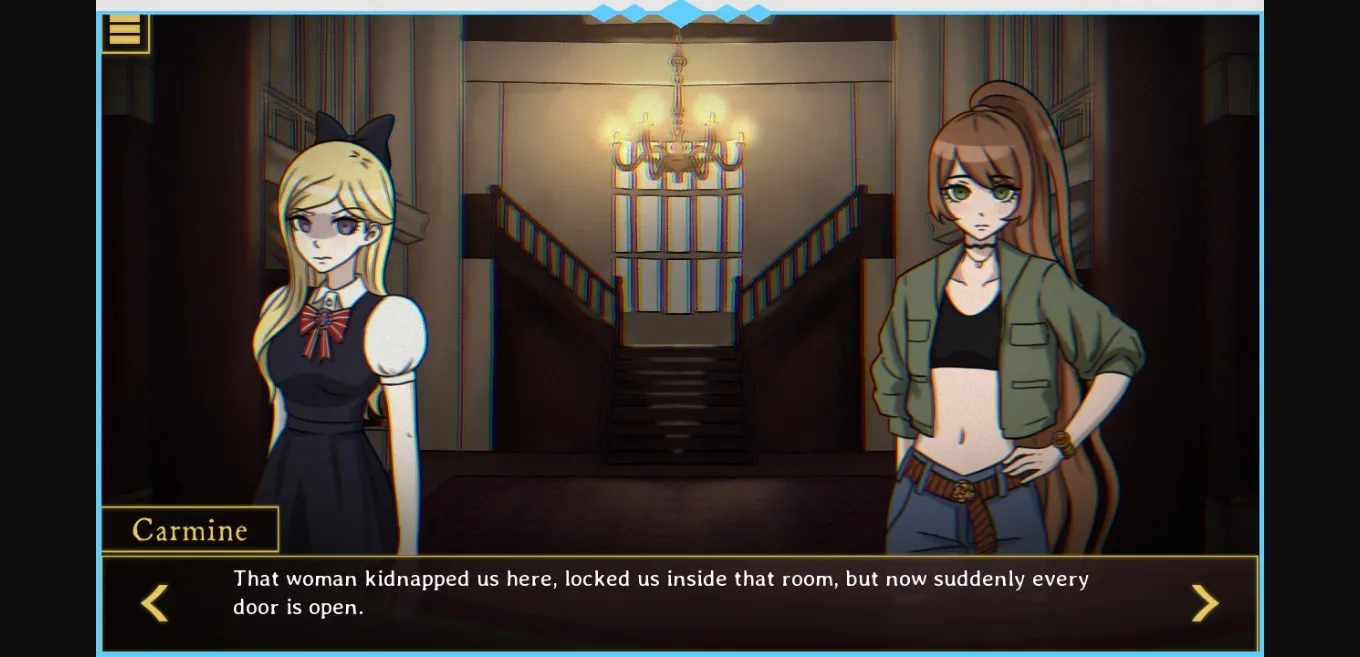This screenshot has width=1360, height=657.
Task: Advance dialogue with the right arrow
Action: (1204, 603)
